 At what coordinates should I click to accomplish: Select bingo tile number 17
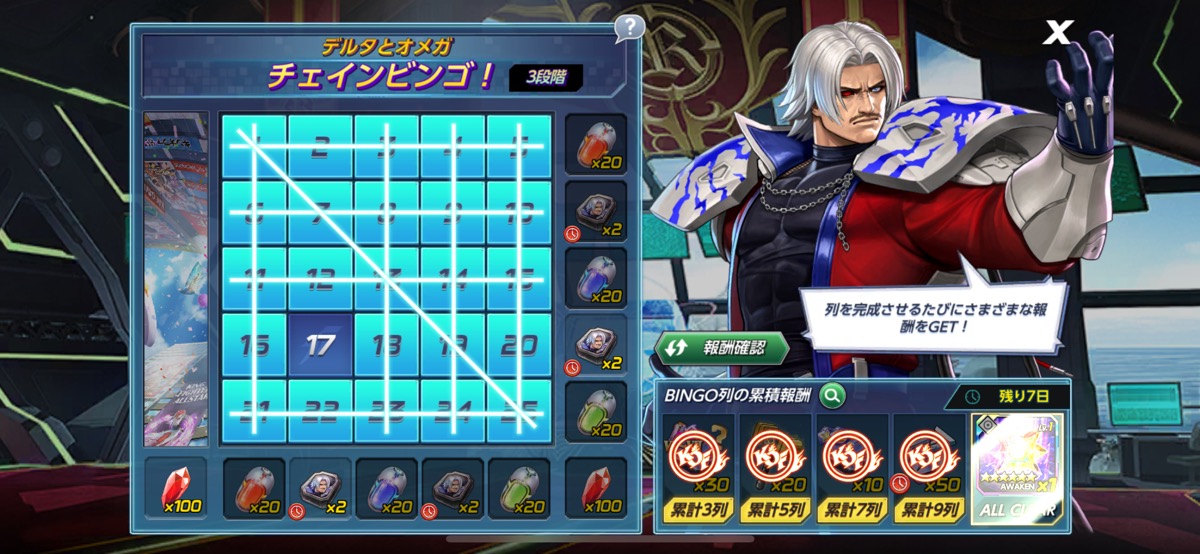click(x=320, y=346)
